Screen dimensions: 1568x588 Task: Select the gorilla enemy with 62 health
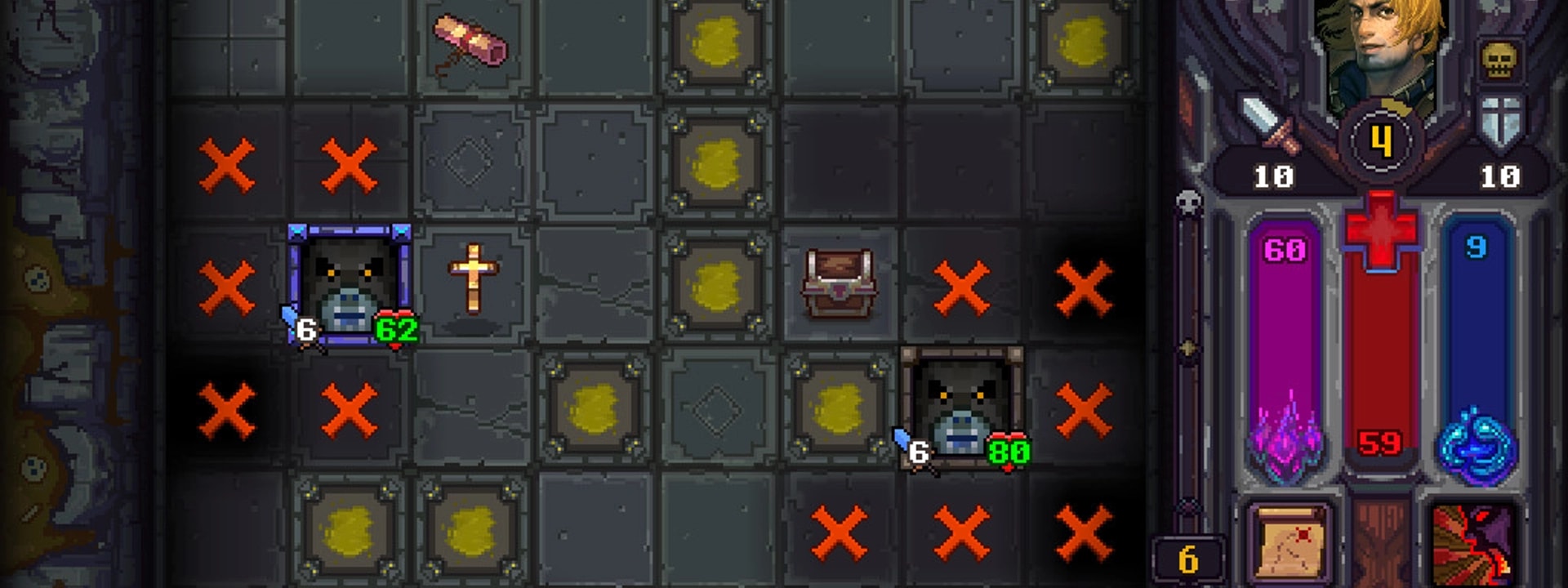click(x=350, y=286)
